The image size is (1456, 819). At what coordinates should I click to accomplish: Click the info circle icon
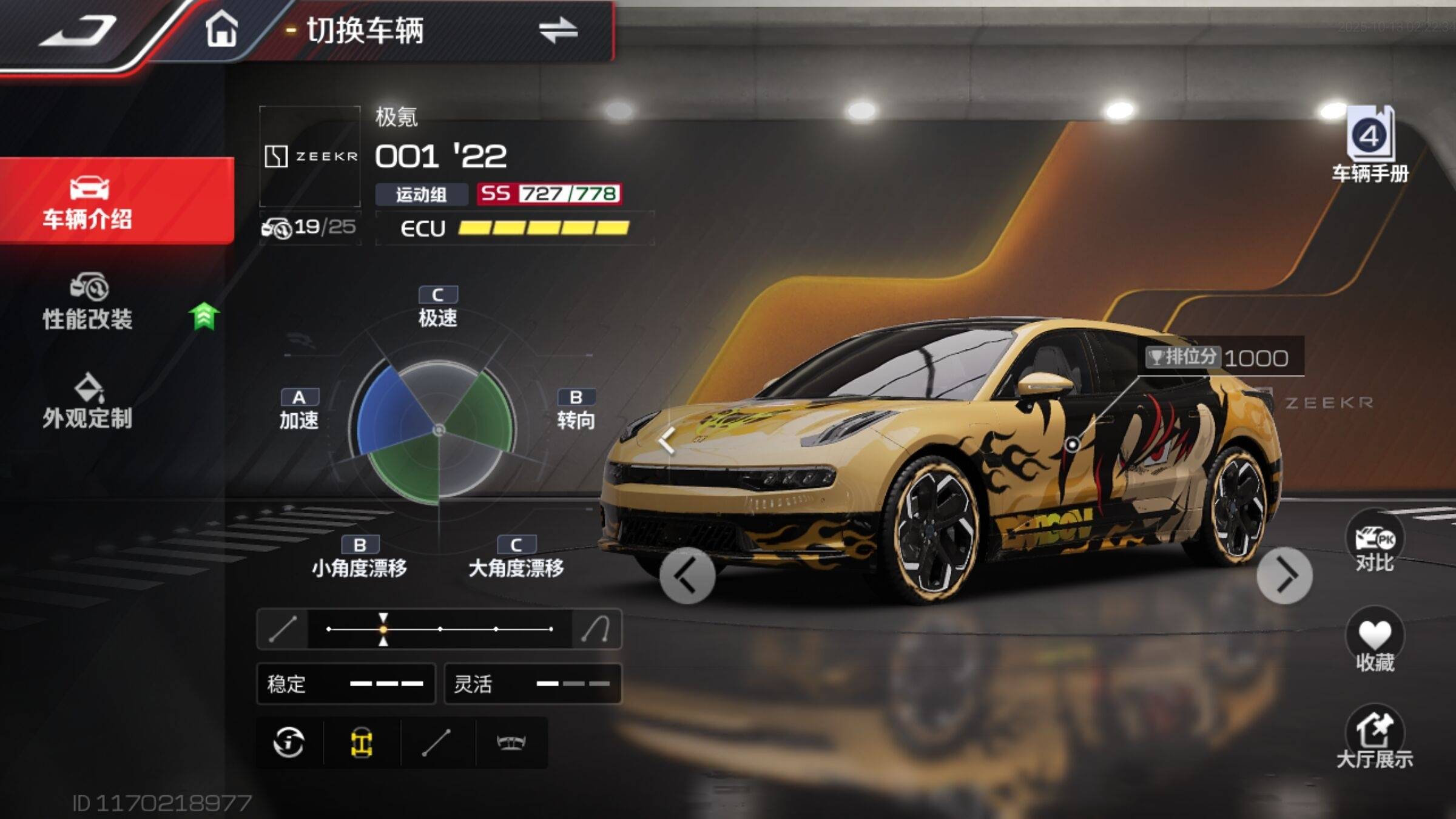pyautogui.click(x=289, y=743)
